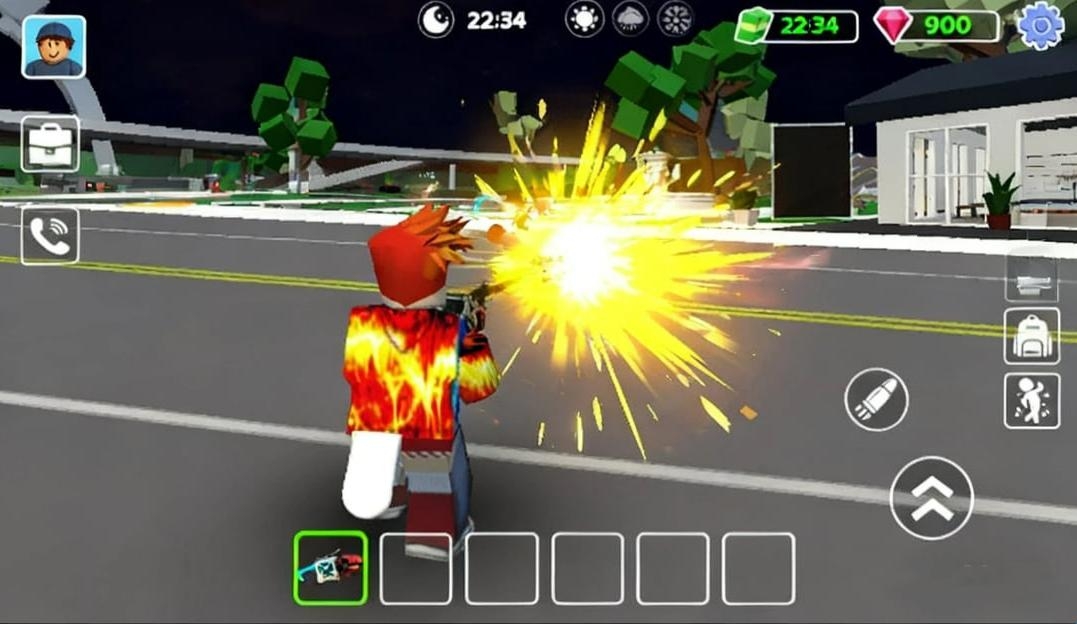Click the green cash counter

(797, 25)
